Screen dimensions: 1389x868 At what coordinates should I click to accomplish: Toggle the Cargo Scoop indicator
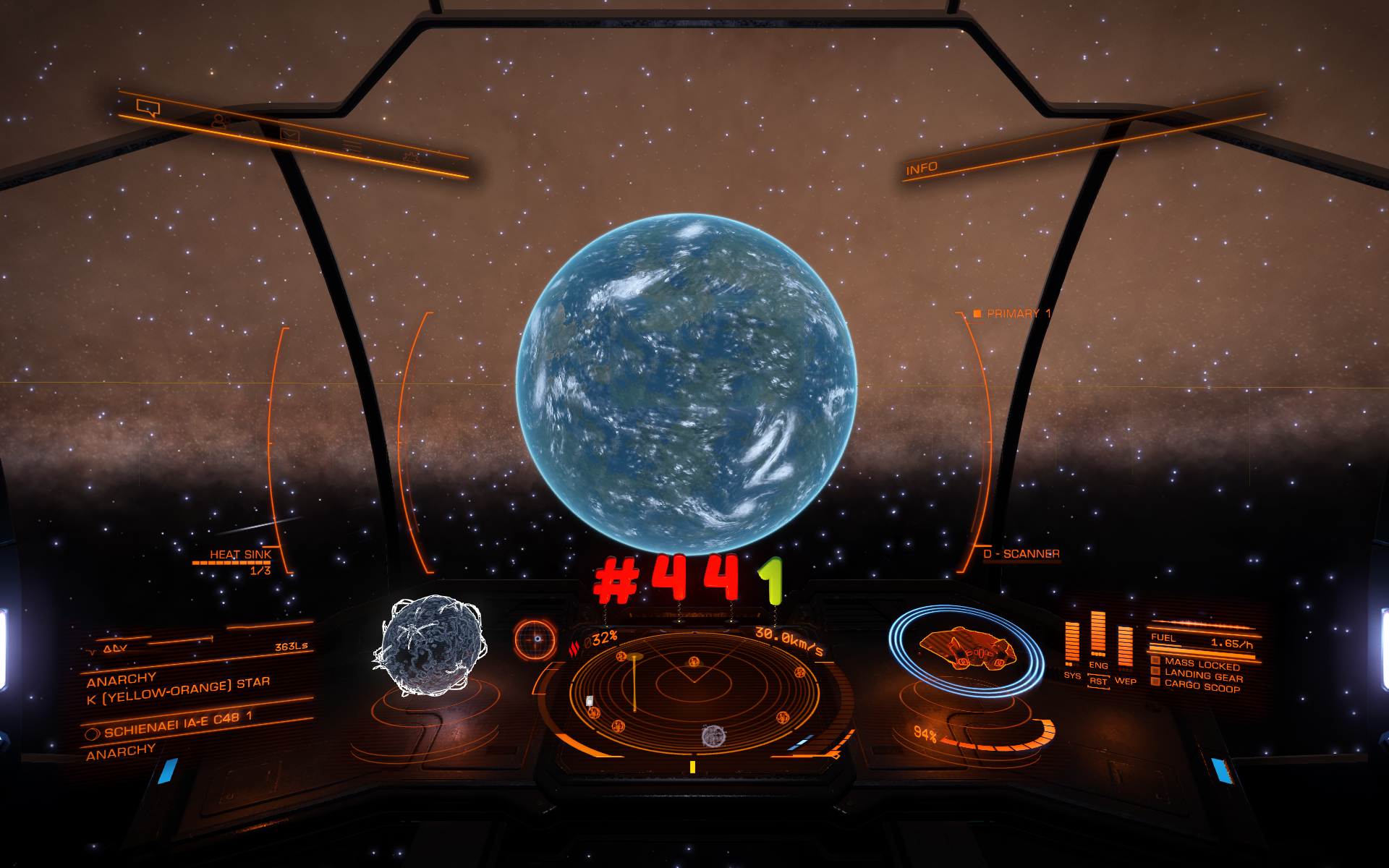[x=1201, y=686]
